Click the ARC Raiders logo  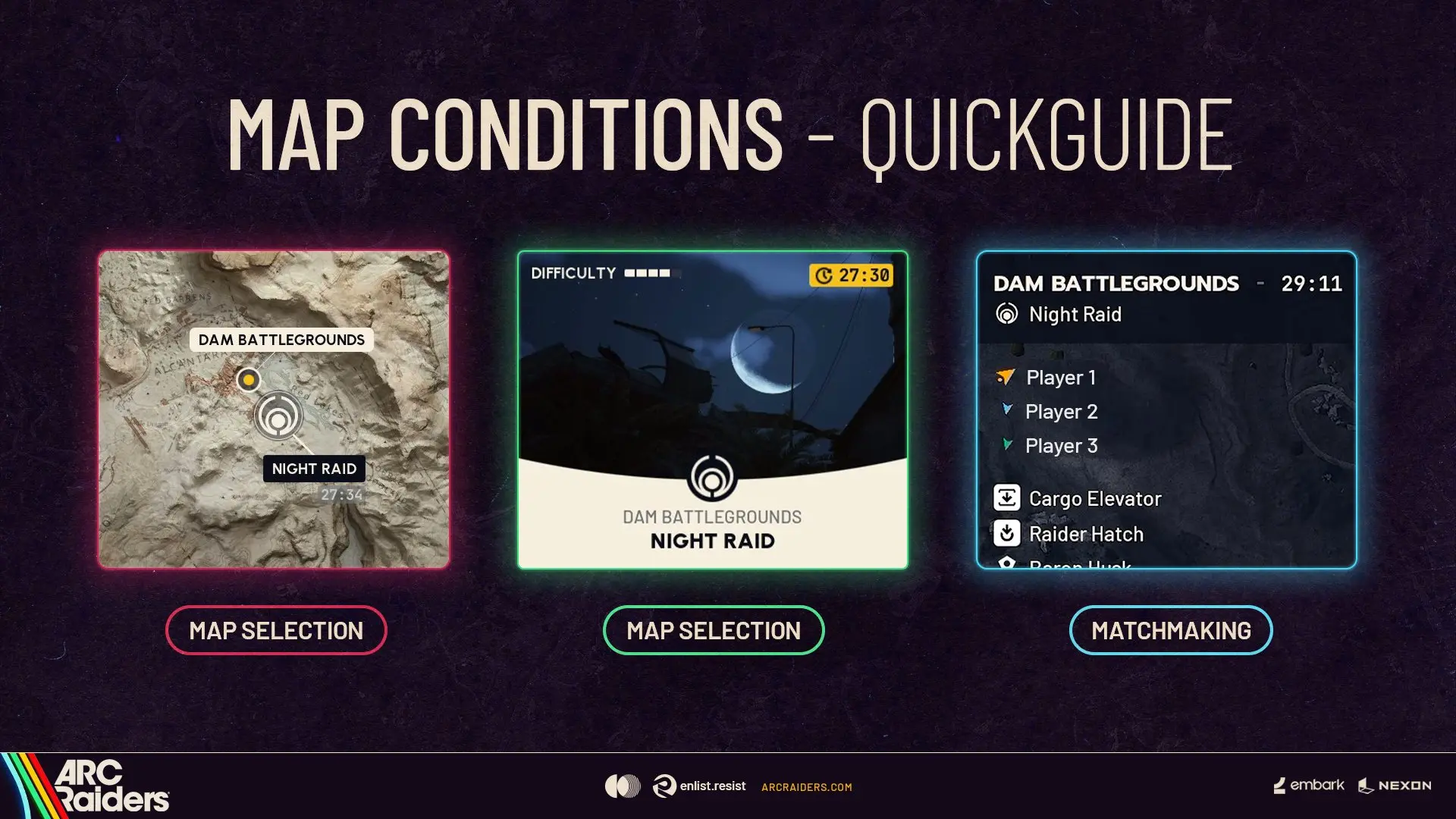click(x=106, y=786)
